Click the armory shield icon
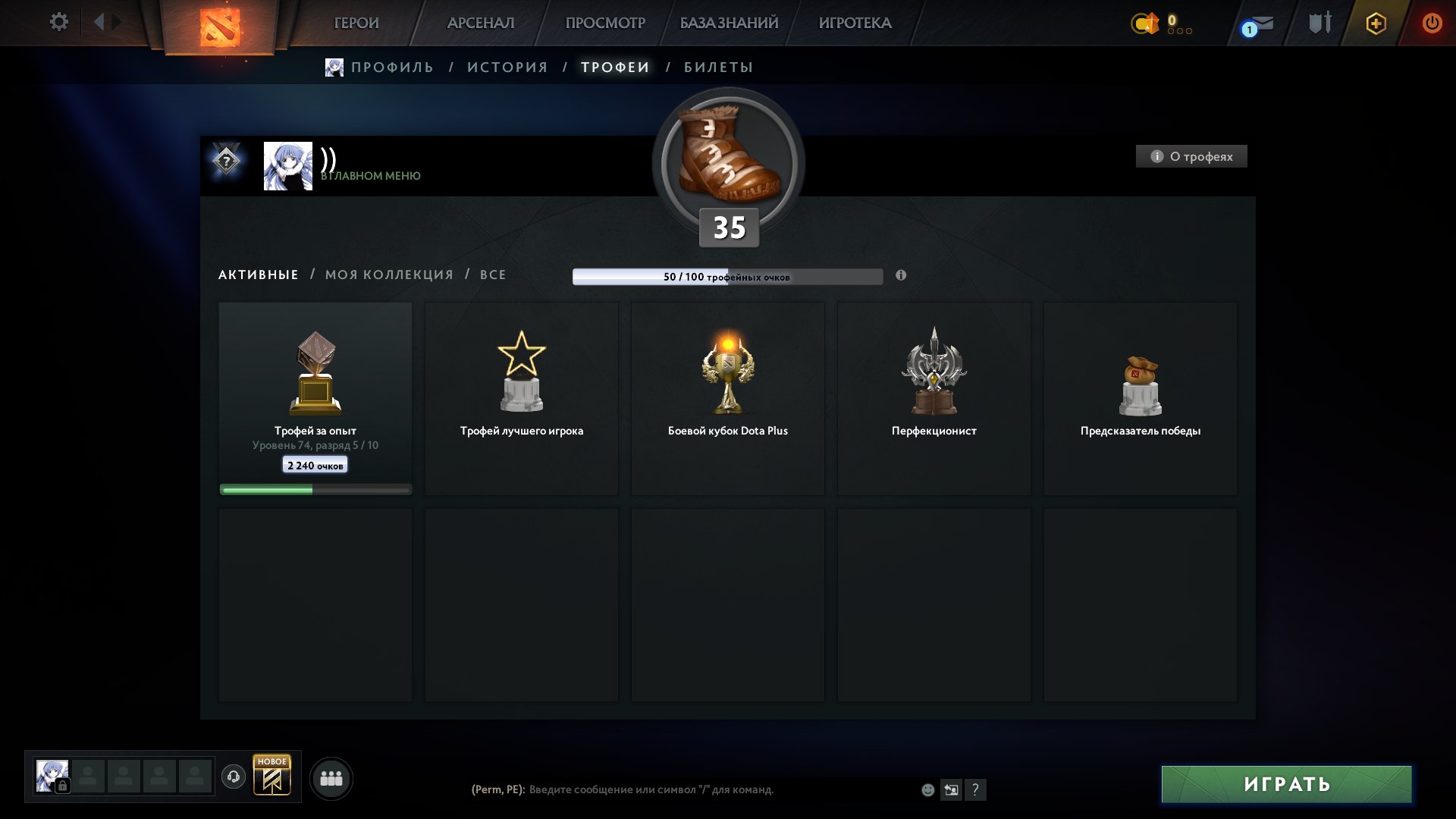The height and width of the screenshot is (819, 1456). click(1319, 23)
